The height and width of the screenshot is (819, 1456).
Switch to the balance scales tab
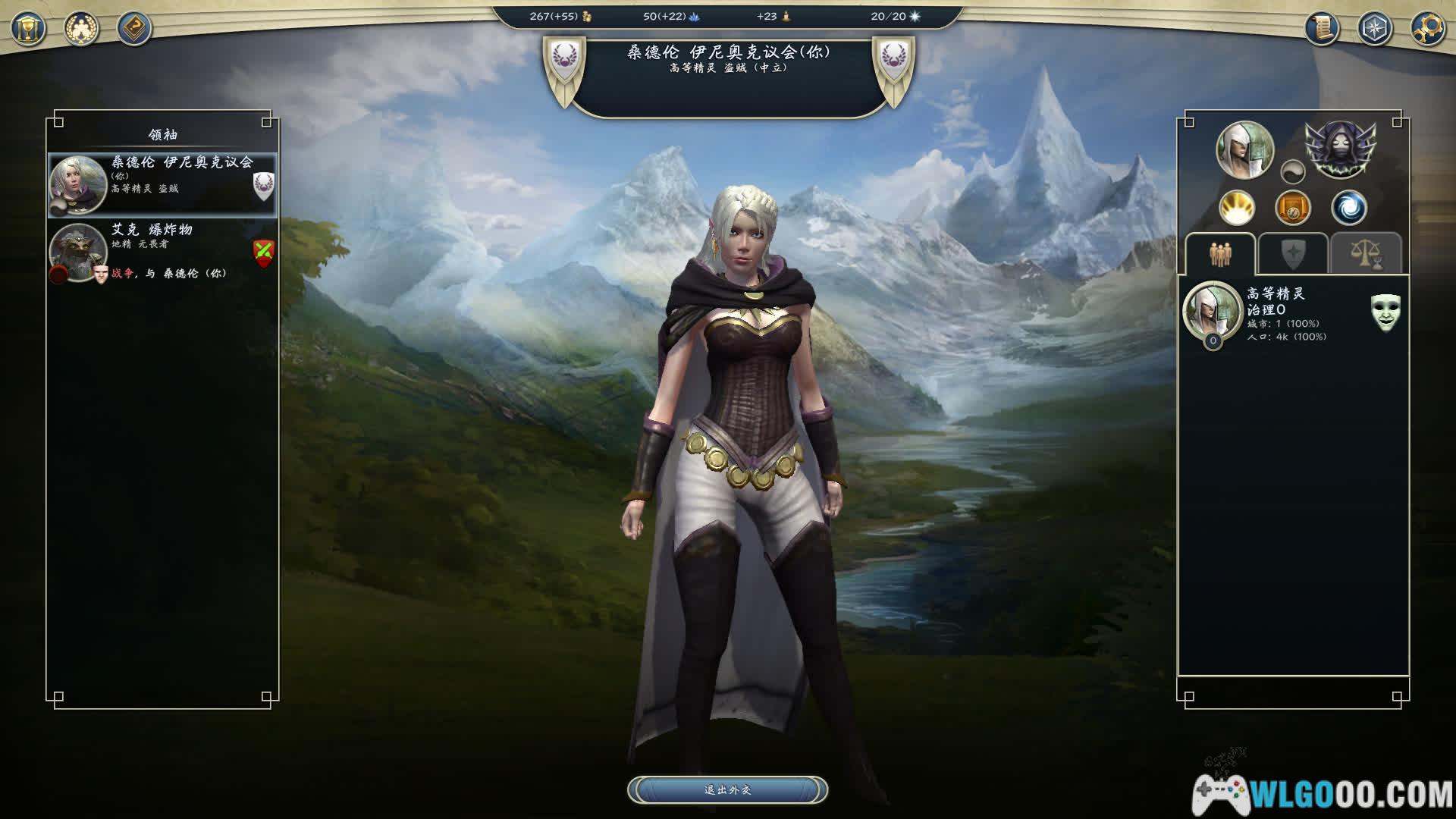point(1365,254)
